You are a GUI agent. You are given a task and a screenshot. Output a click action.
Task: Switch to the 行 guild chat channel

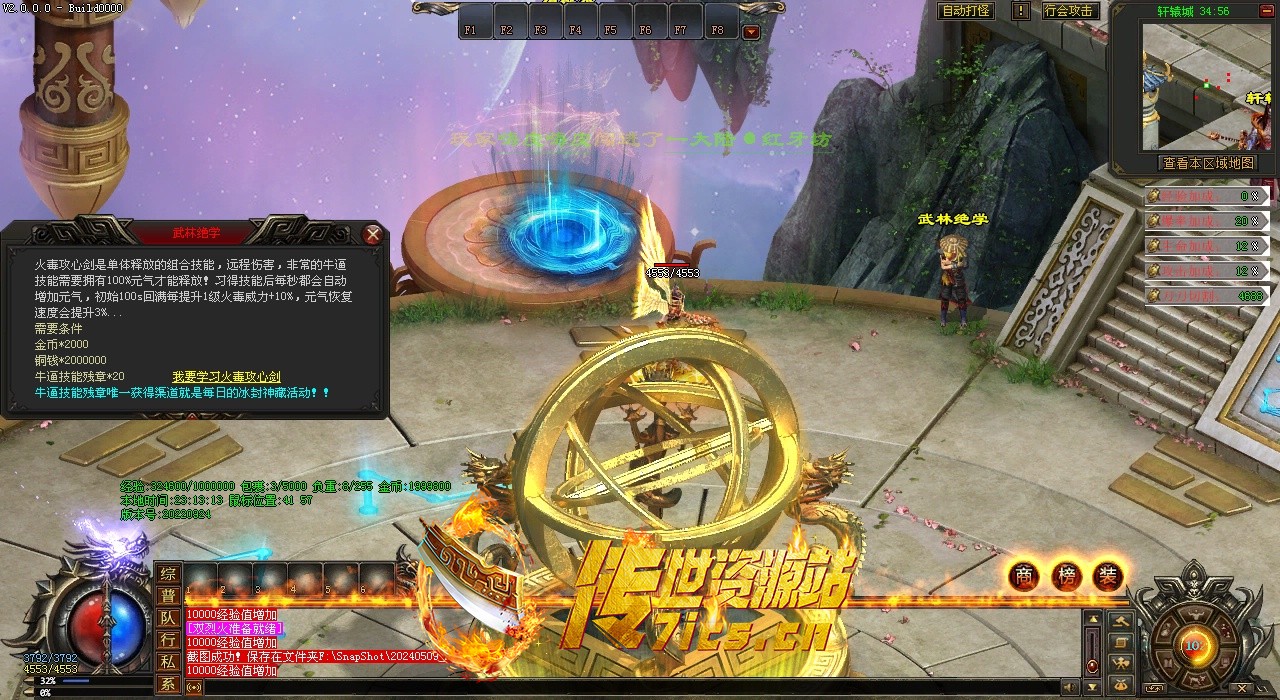168,640
